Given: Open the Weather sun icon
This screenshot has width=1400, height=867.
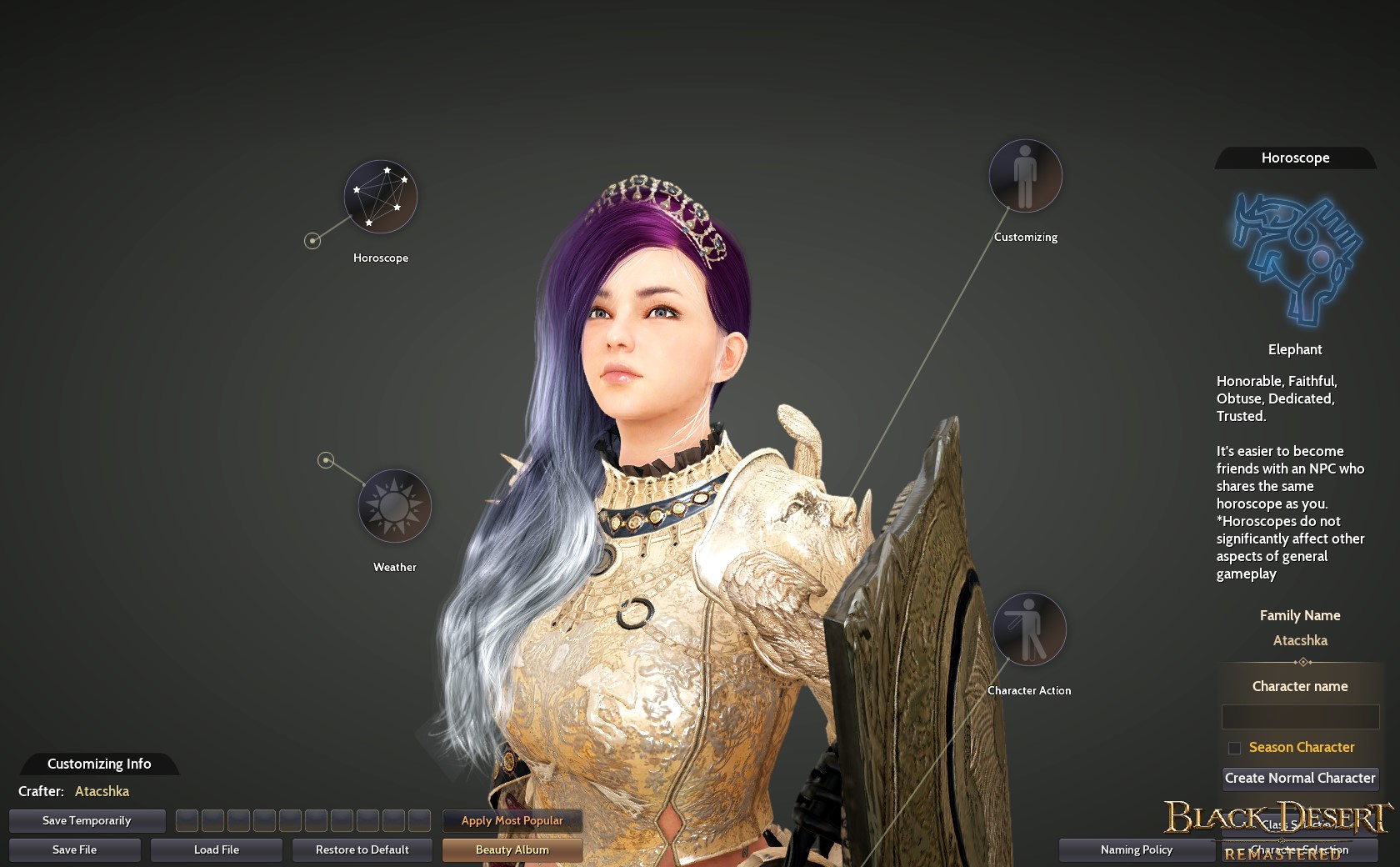Looking at the screenshot, I should [394, 505].
